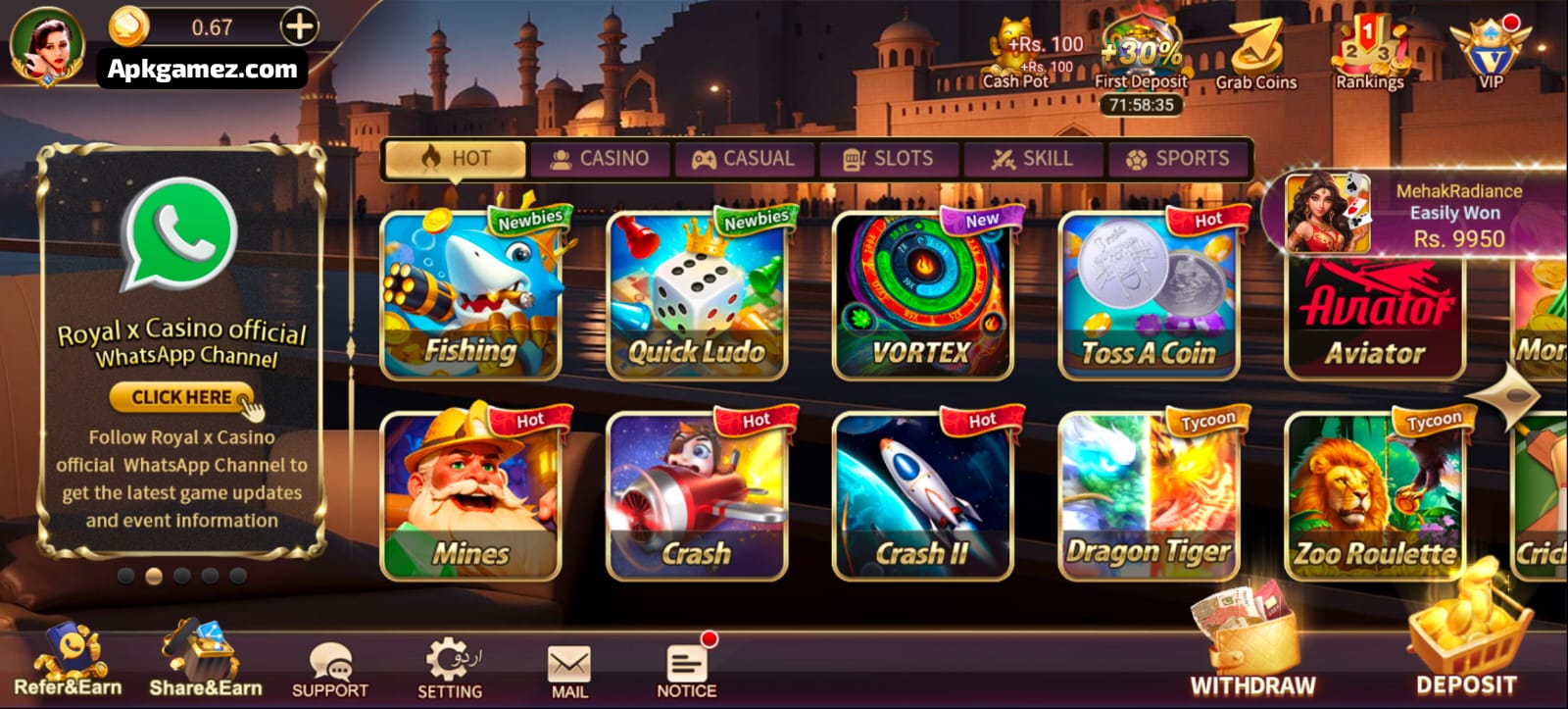Image resolution: width=1568 pixels, height=709 pixels.
Task: Switch to the CASINO tab
Action: pos(599,159)
